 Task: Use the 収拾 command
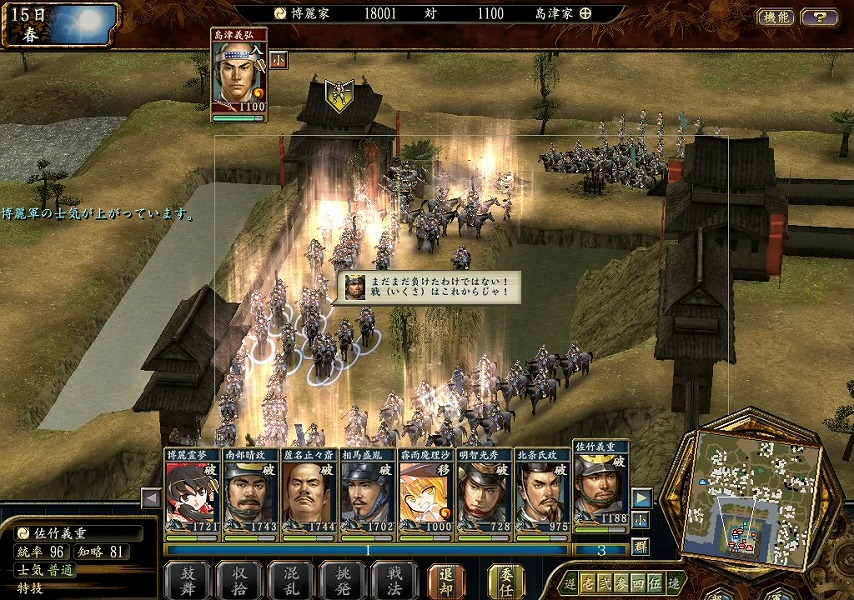click(238, 579)
